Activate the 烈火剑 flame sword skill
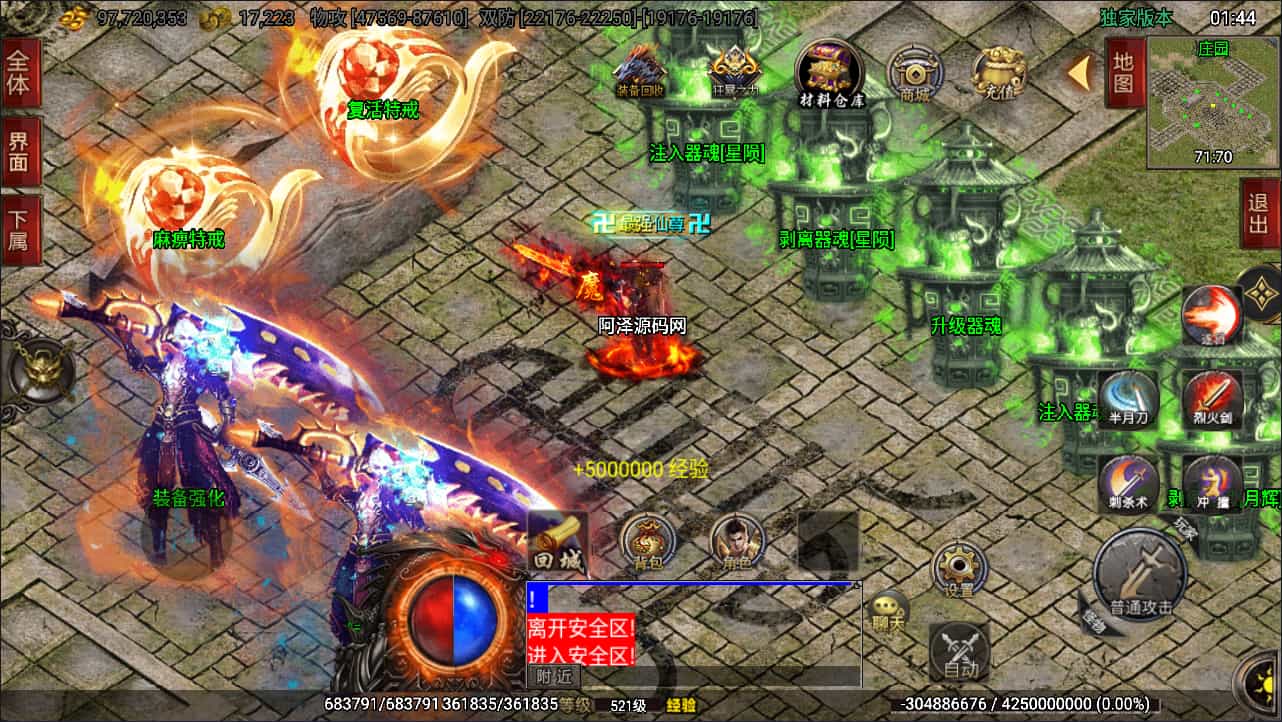The height and width of the screenshot is (722, 1282). tap(1212, 398)
